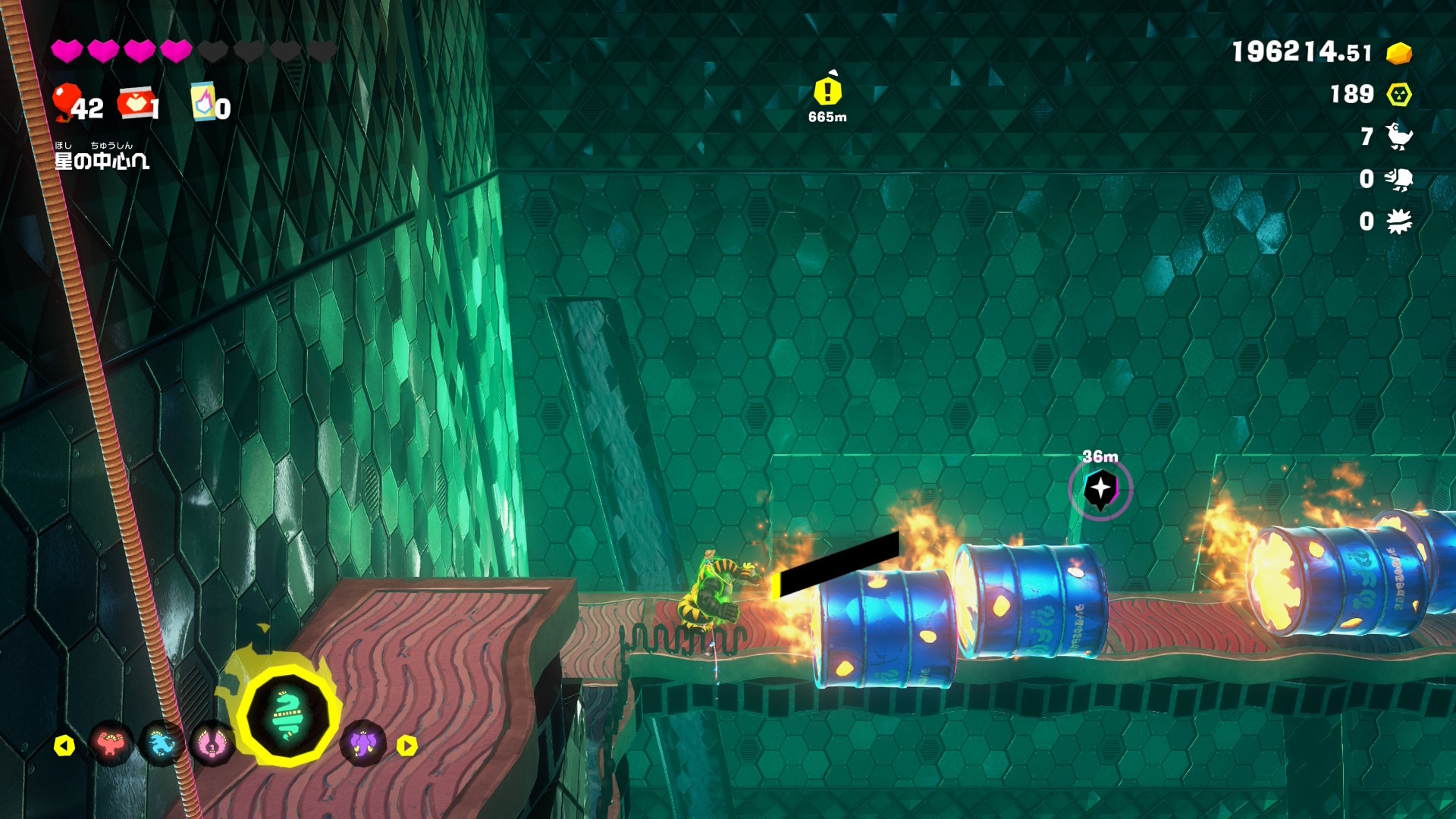Use the red apple juice can
Screen dimensions: 1456x819
point(134,103)
